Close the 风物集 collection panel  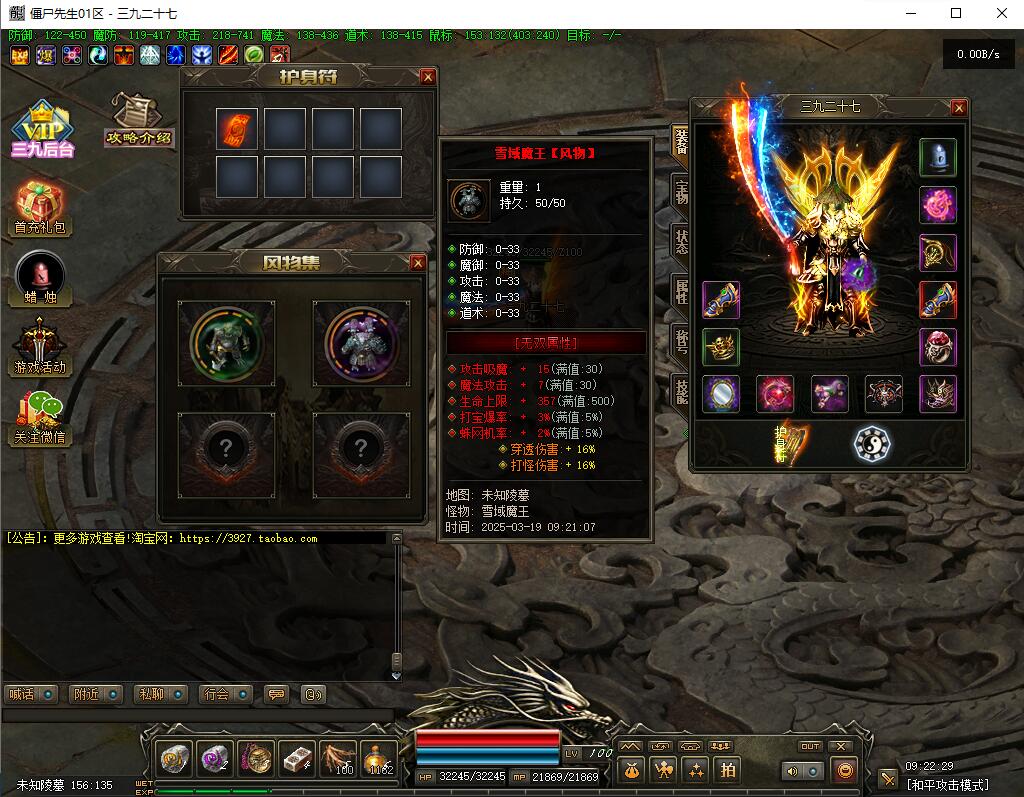point(418,263)
